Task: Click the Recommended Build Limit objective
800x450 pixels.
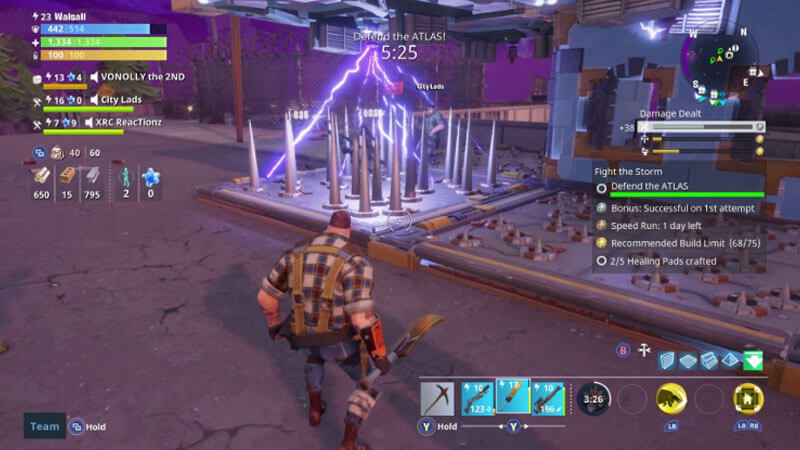Action: click(x=675, y=242)
